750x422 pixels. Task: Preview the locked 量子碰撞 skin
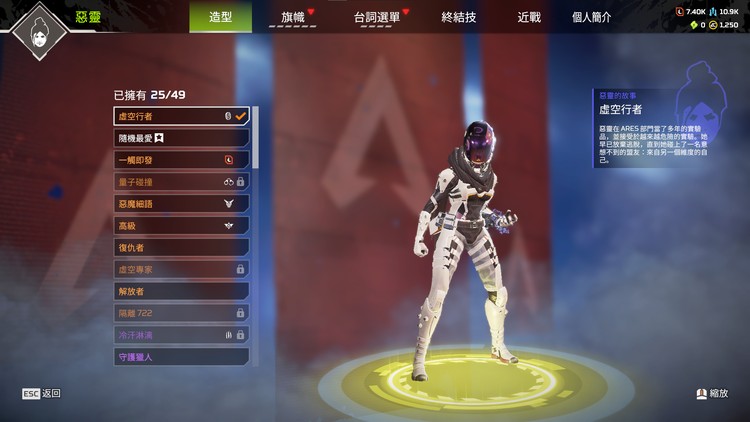coord(181,182)
